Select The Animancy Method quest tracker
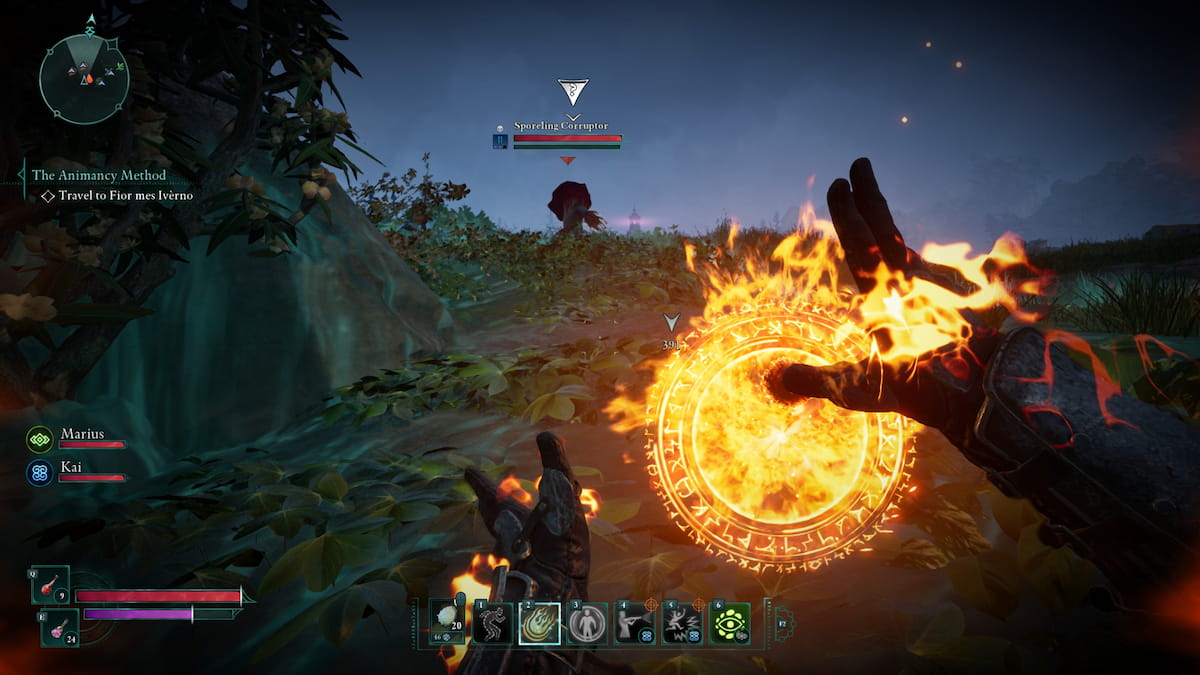1200x675 pixels. tap(98, 175)
